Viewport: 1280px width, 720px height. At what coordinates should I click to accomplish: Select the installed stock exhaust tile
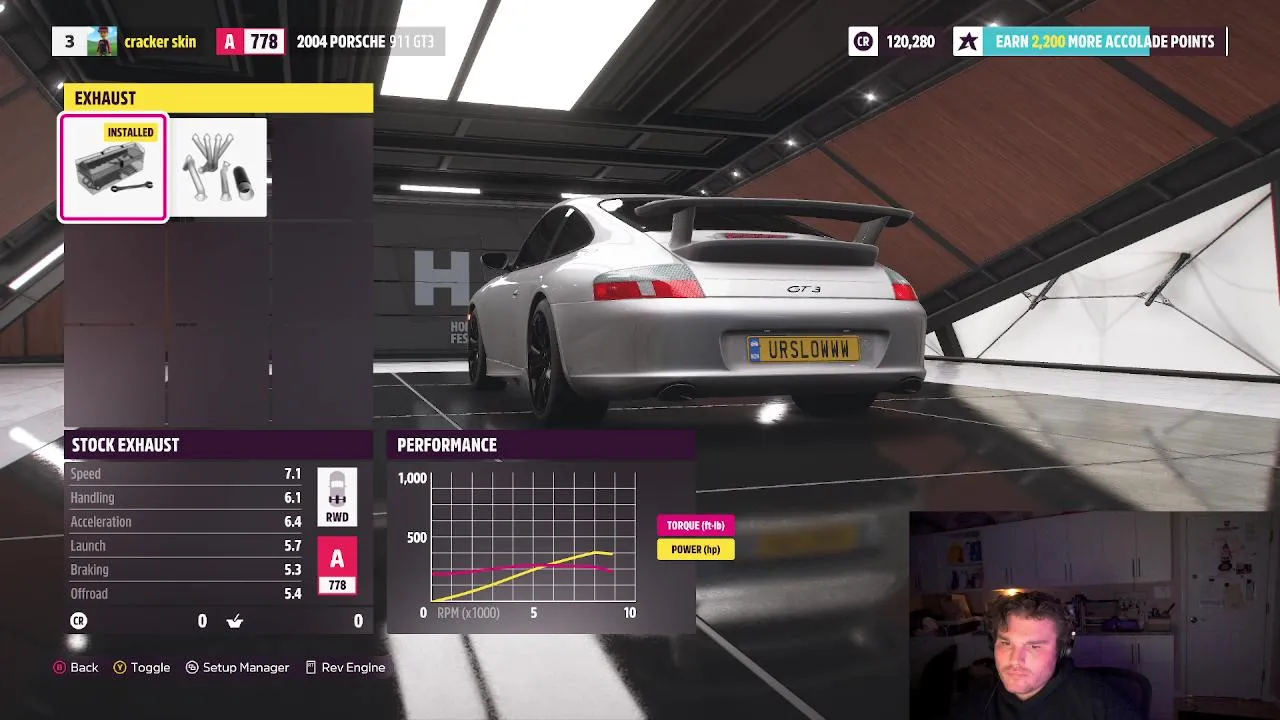pos(113,168)
